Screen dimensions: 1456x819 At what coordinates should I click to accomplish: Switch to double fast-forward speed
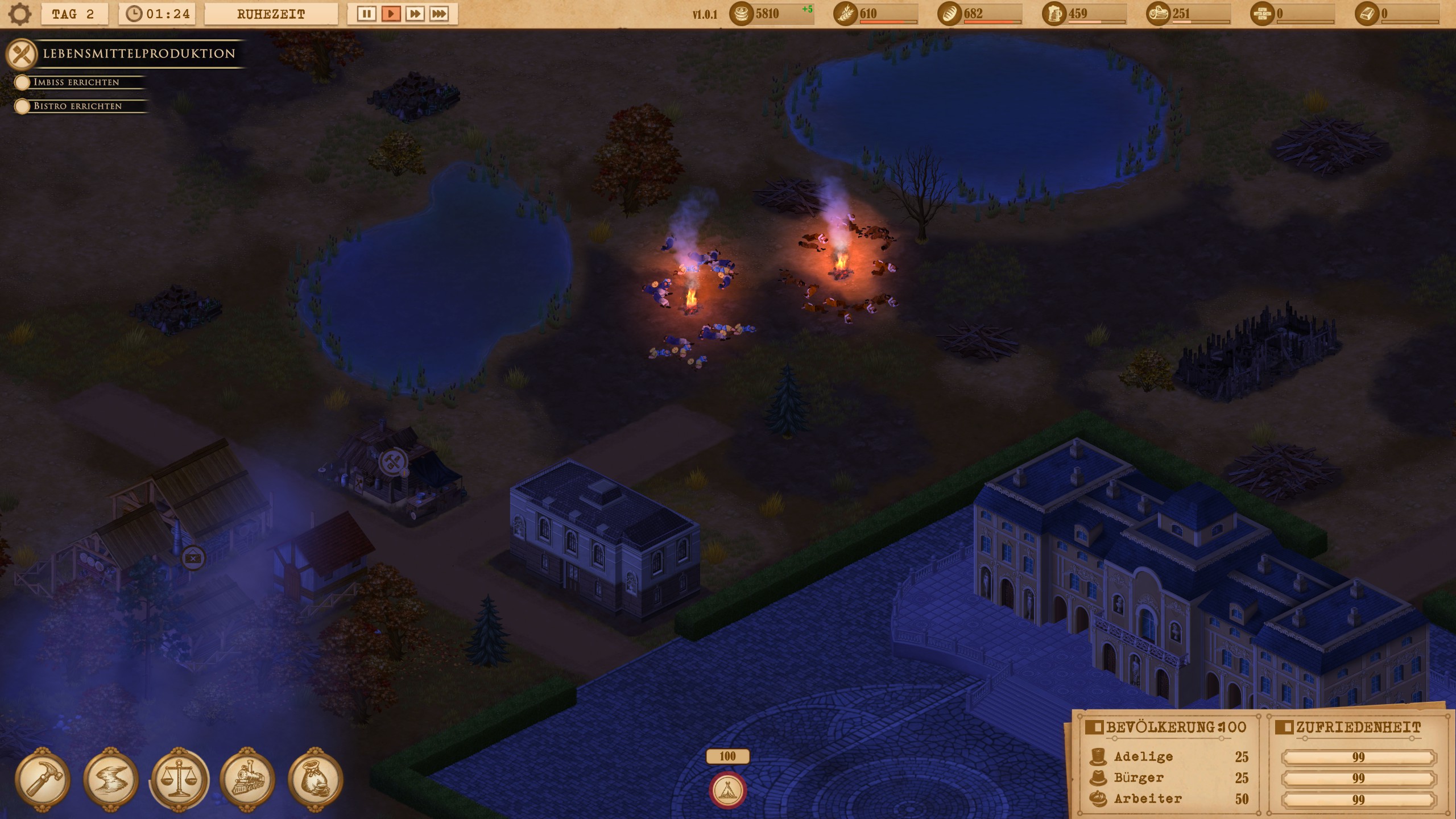(x=415, y=14)
